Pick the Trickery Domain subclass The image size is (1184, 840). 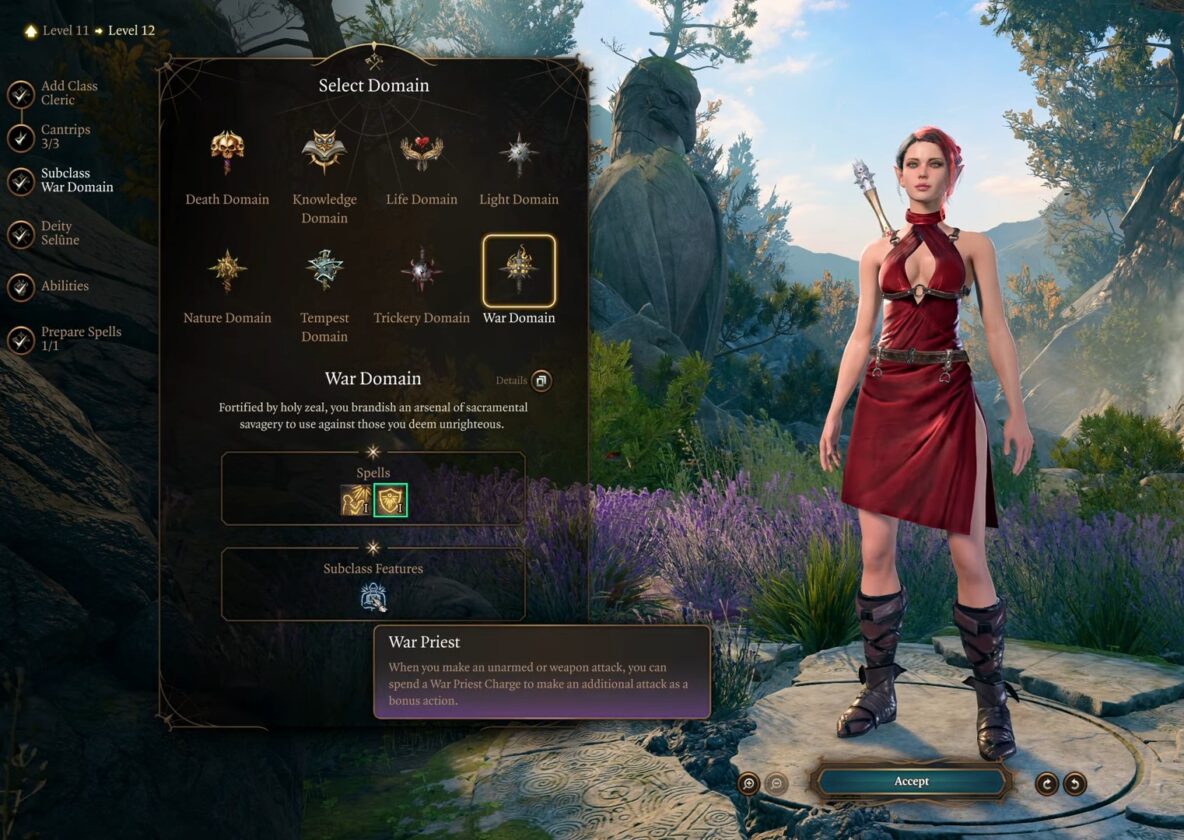tap(421, 272)
